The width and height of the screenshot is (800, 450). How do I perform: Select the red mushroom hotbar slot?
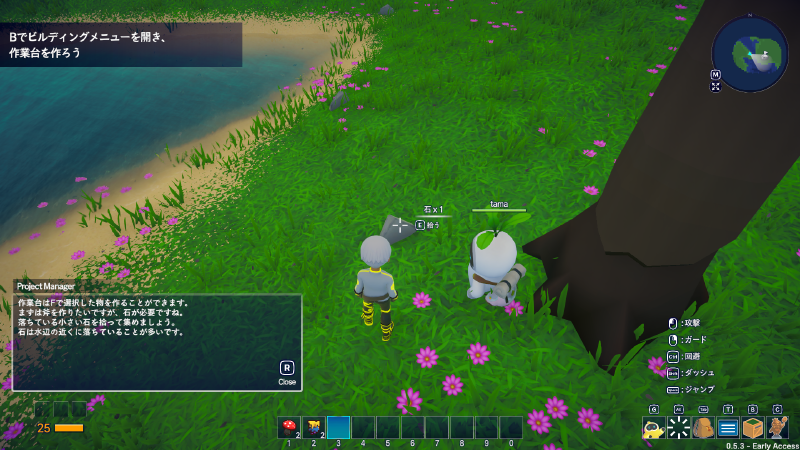289,428
